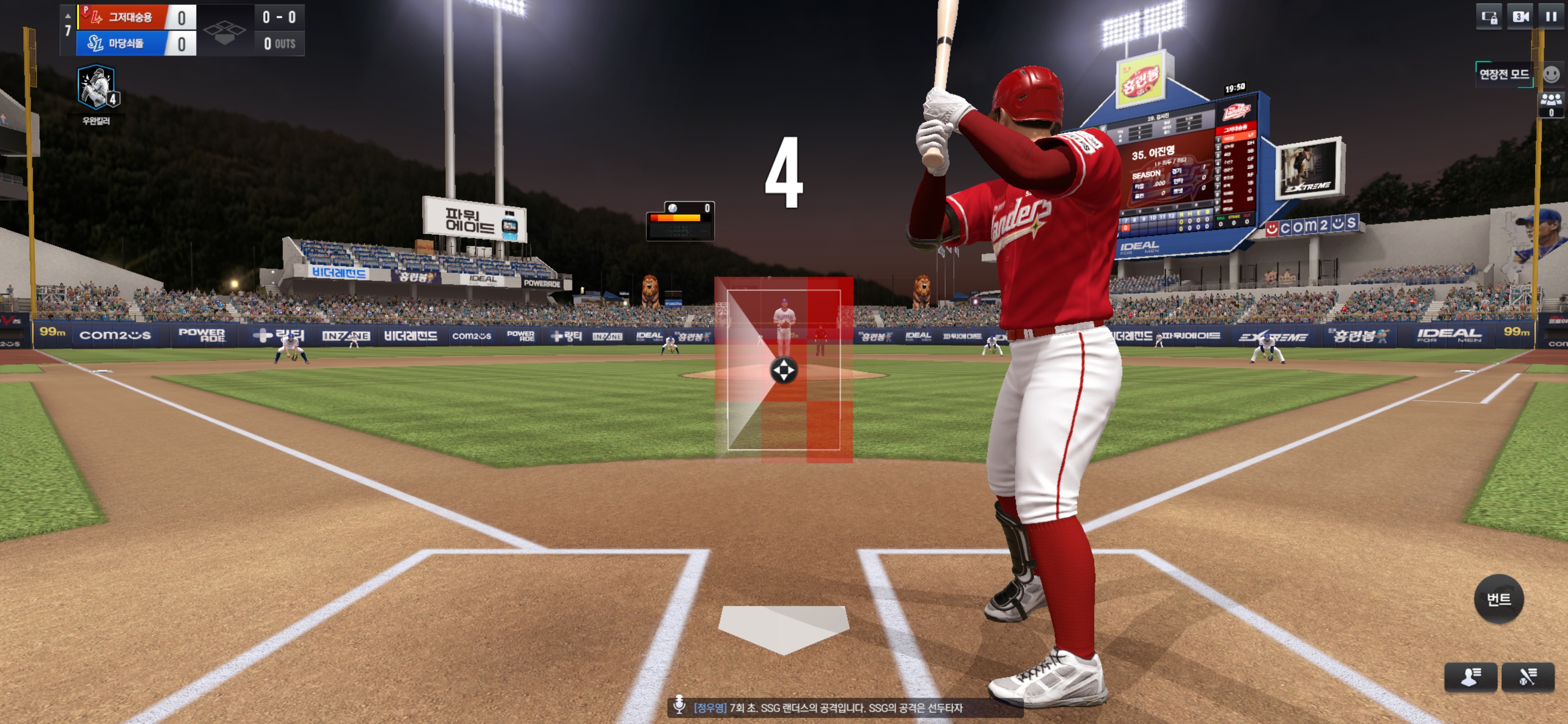Open the smiley emoticon menu
1568x724 pixels.
point(1551,74)
